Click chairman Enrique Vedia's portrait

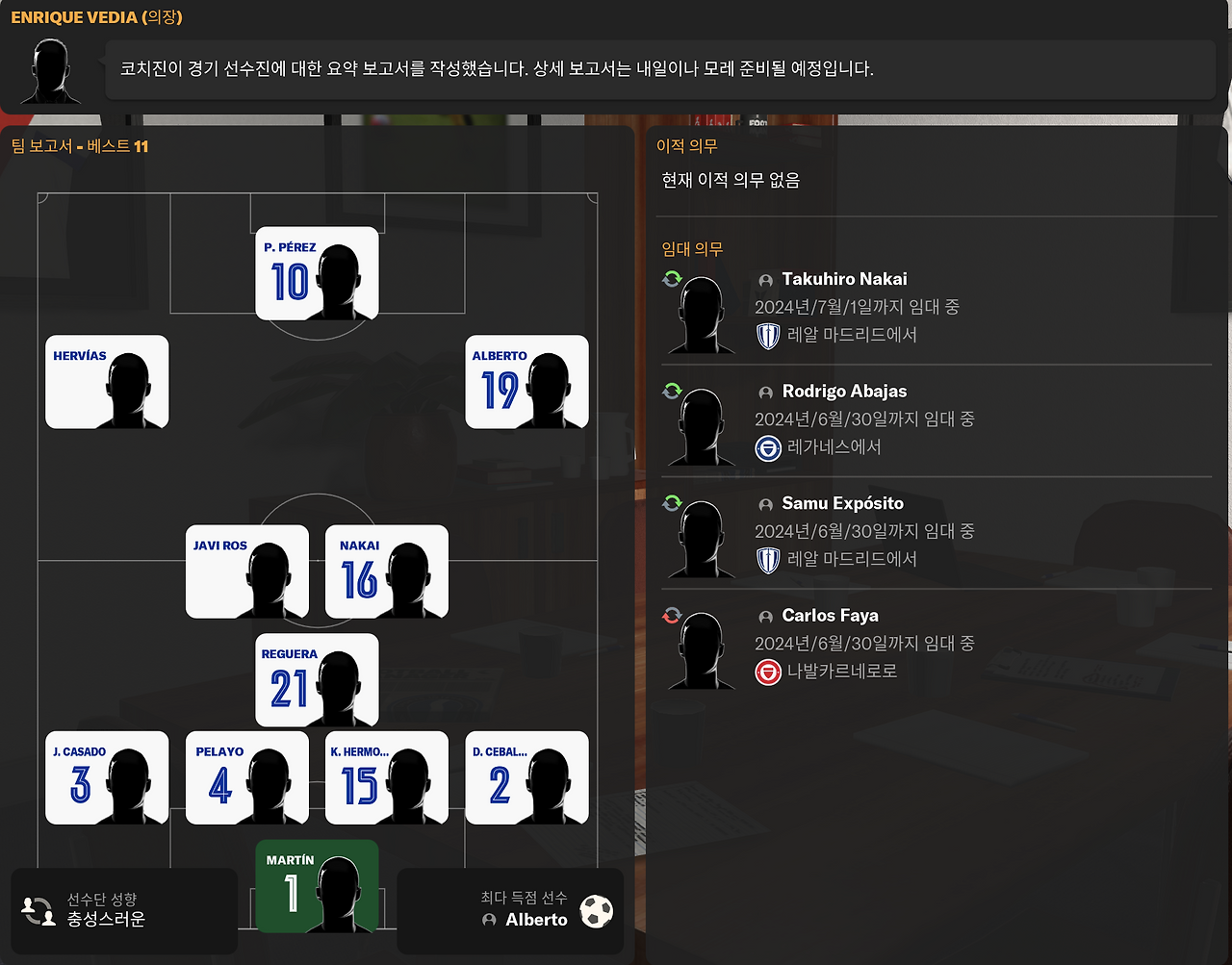pos(48,69)
